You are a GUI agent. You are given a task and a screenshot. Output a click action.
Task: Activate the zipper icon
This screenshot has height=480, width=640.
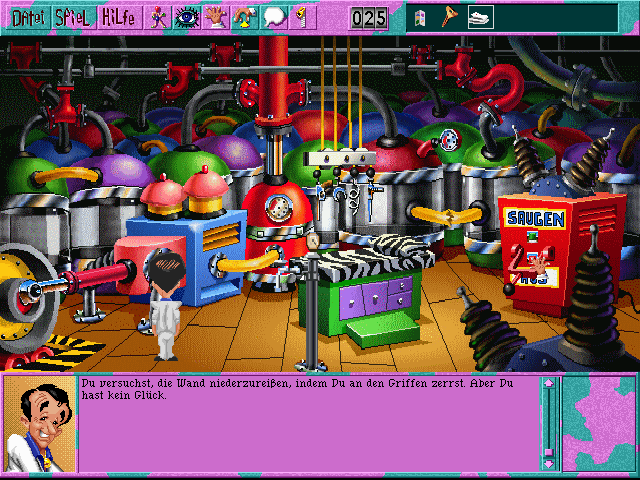[303, 17]
